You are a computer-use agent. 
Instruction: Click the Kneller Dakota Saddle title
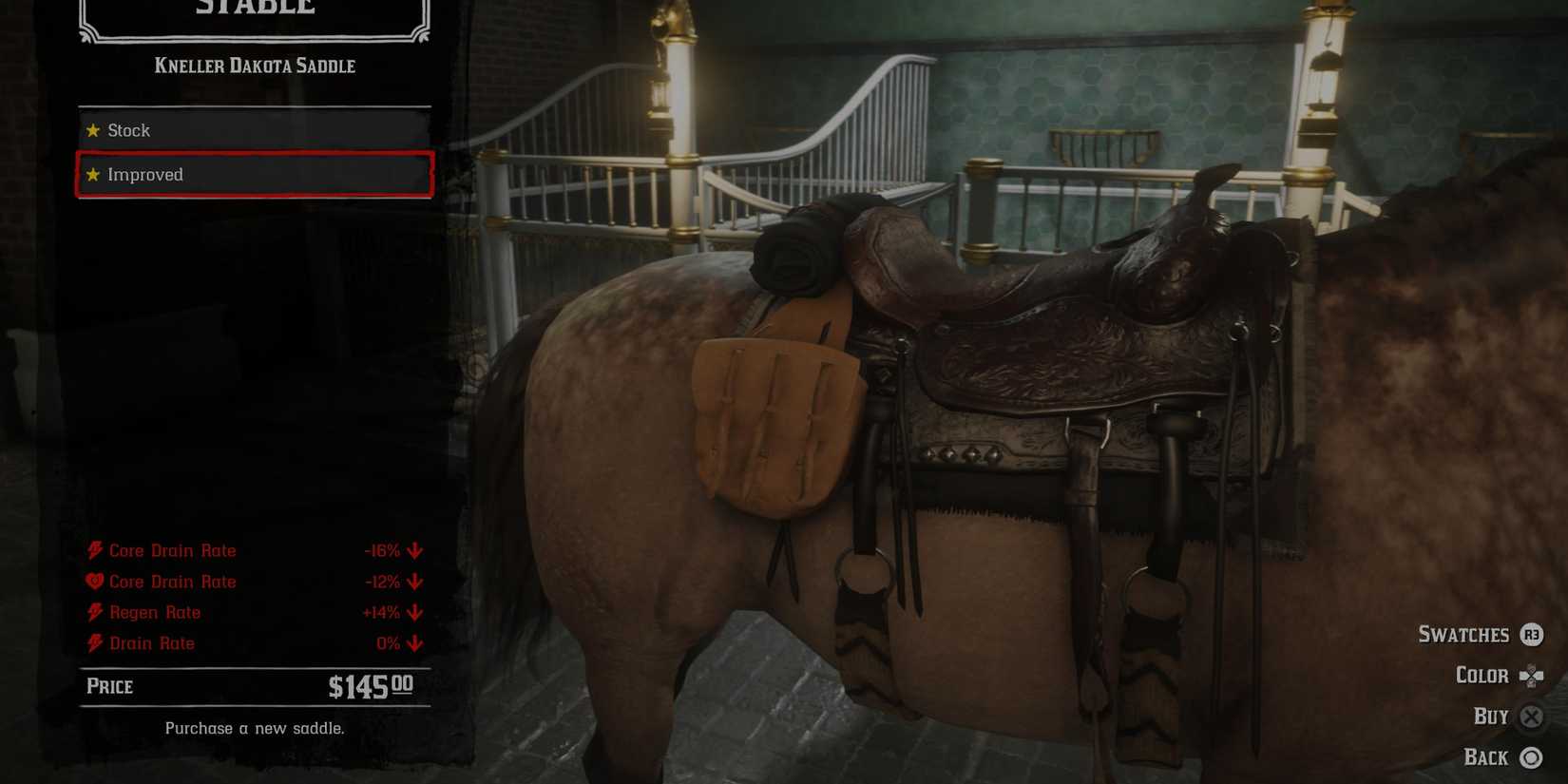255,66
